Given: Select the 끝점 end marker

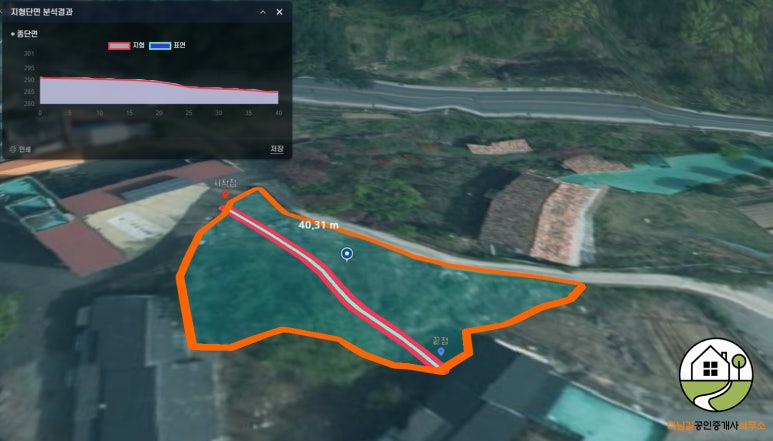Looking at the screenshot, I should pos(441,352).
